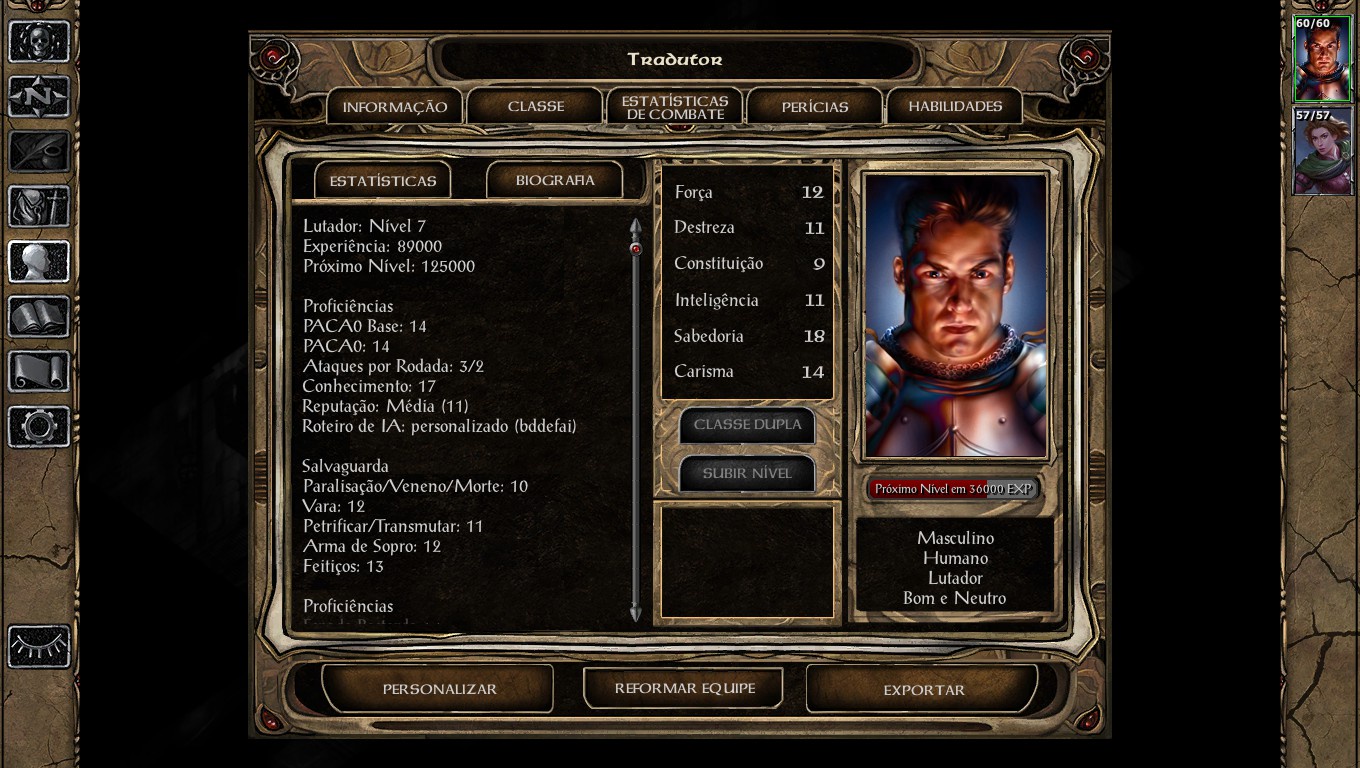Open the Personalizar options
Screen dimensions: 1360x768
click(x=439, y=689)
